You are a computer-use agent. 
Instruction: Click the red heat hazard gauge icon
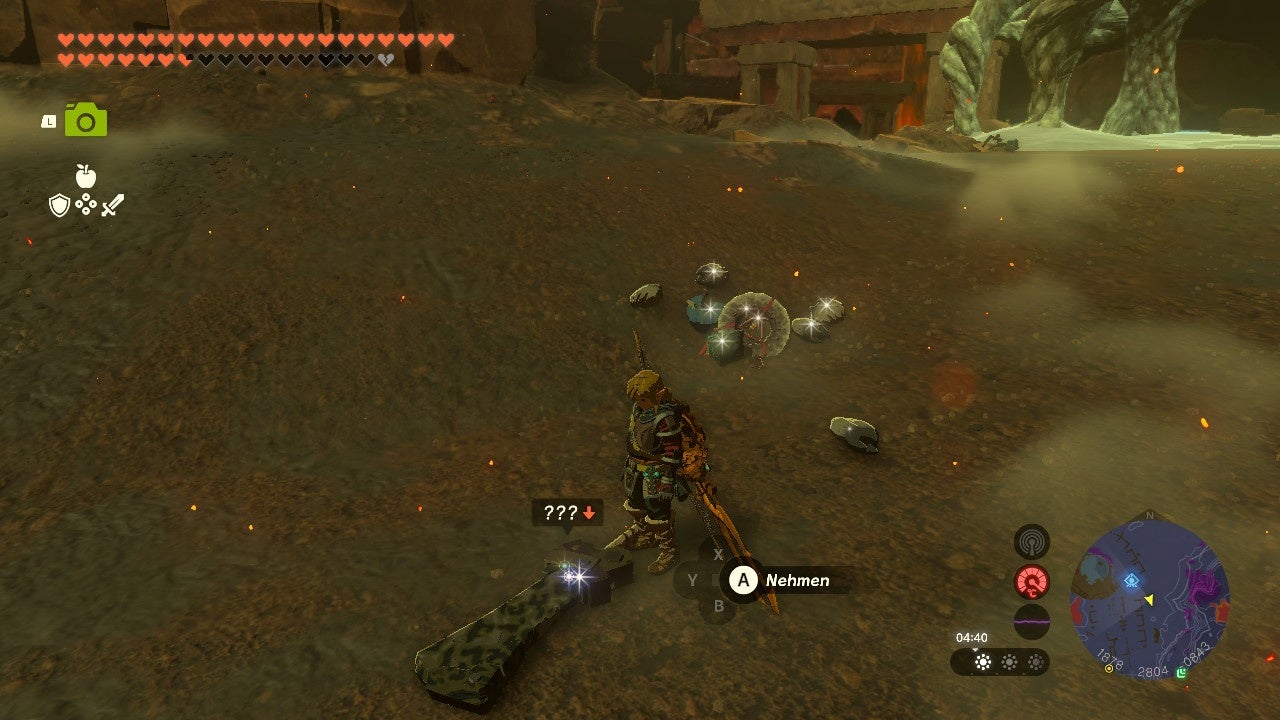[x=1030, y=580]
